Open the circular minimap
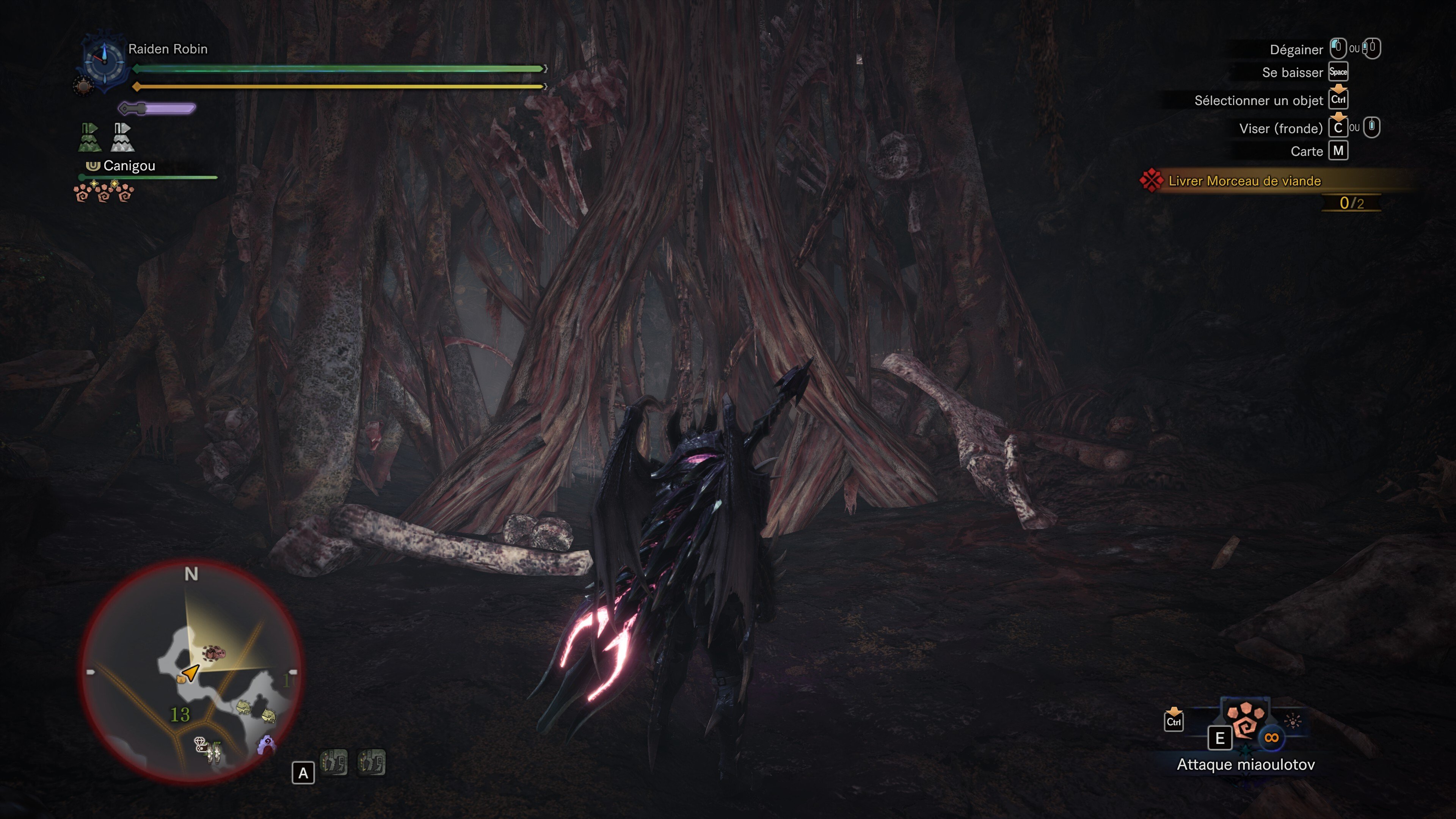 tap(191, 672)
